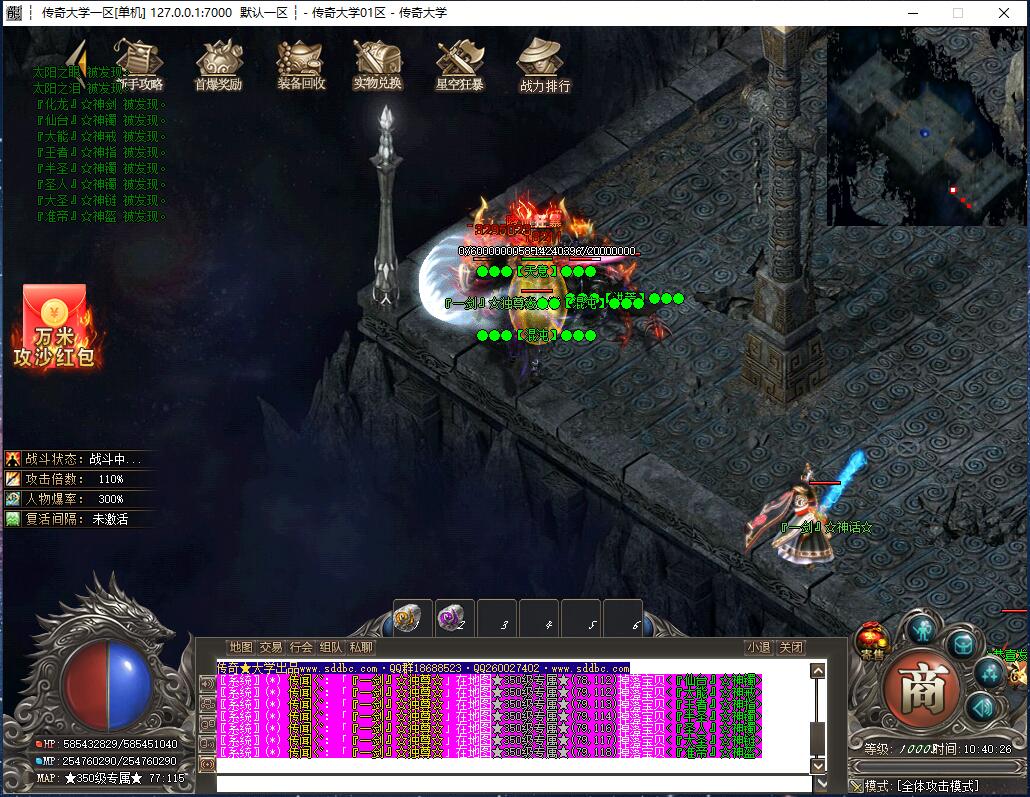Switch to the 地图 chat tab
Screen dimensions: 1030x797
241,647
